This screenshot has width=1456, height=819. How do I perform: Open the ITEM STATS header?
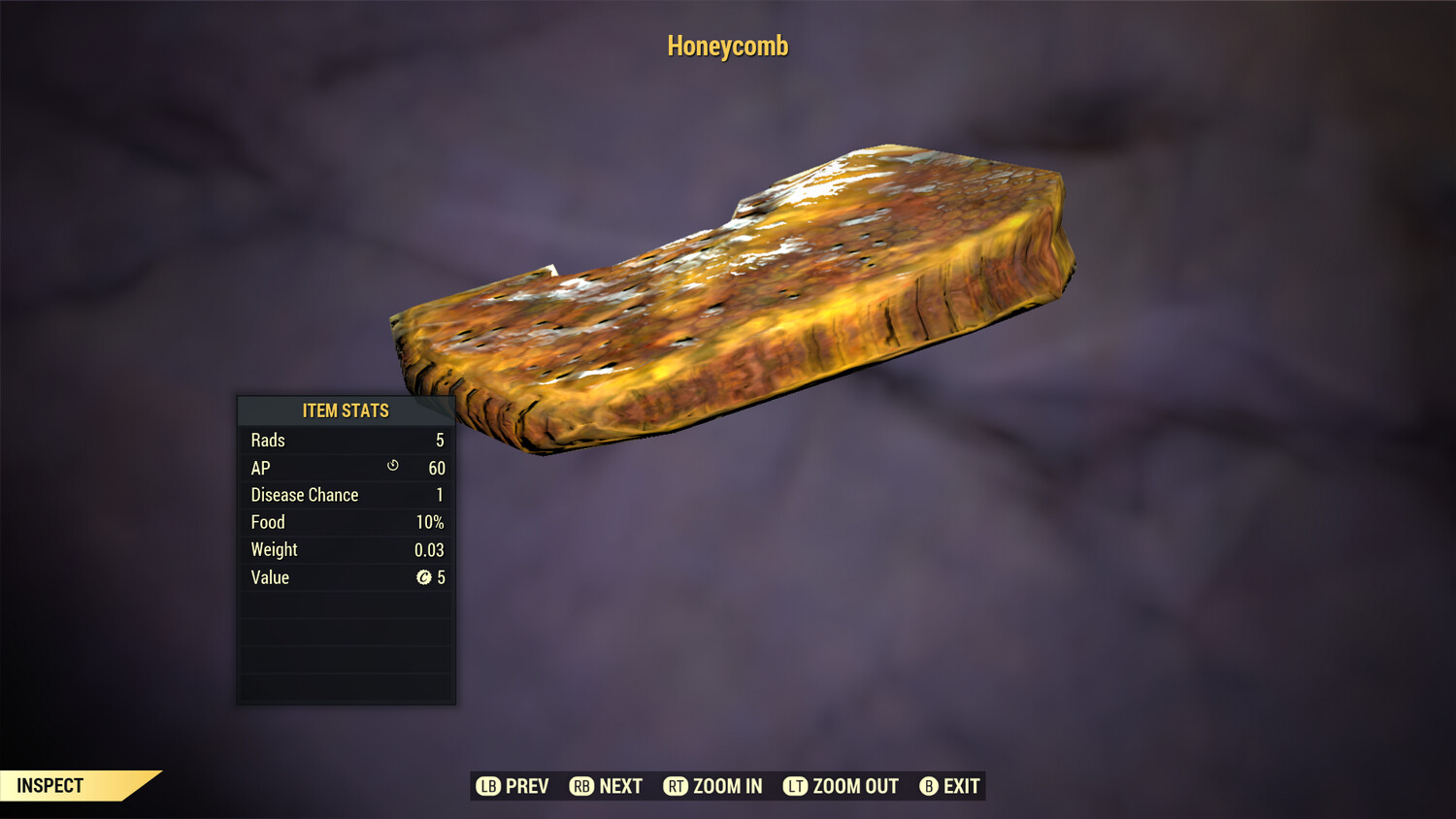(345, 410)
